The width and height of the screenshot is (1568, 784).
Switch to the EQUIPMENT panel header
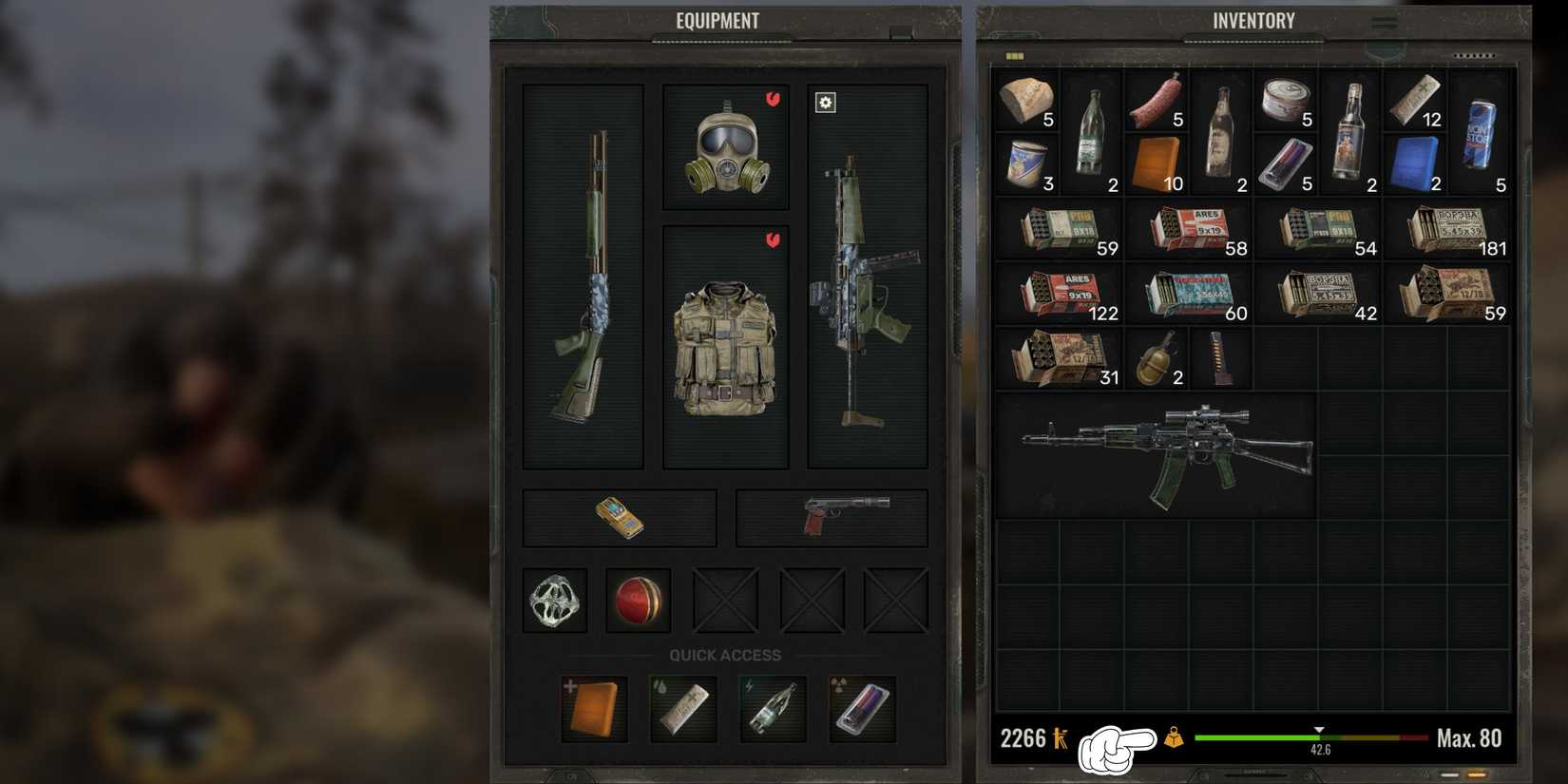(x=717, y=20)
